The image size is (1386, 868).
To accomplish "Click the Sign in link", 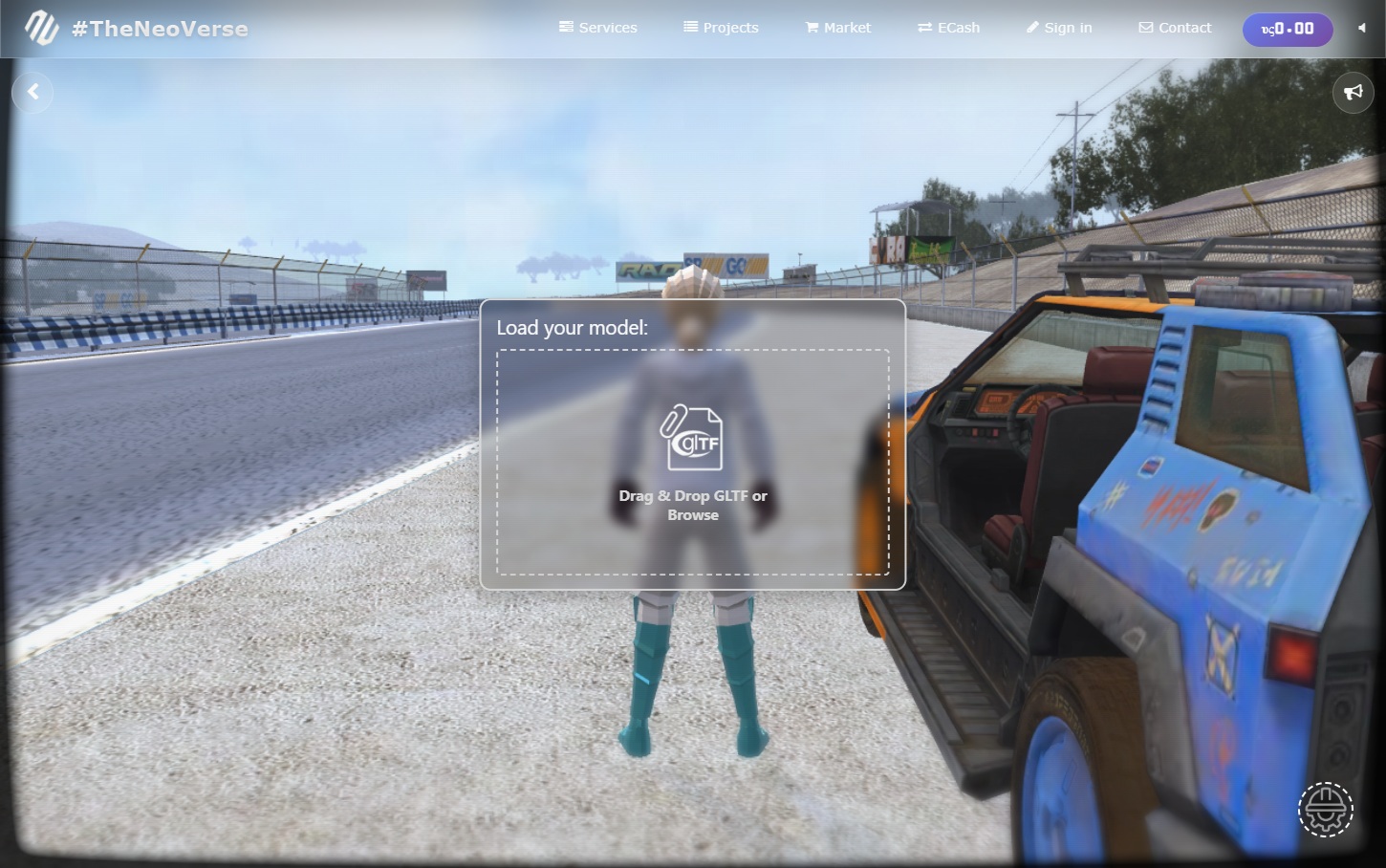I will click(1059, 28).
